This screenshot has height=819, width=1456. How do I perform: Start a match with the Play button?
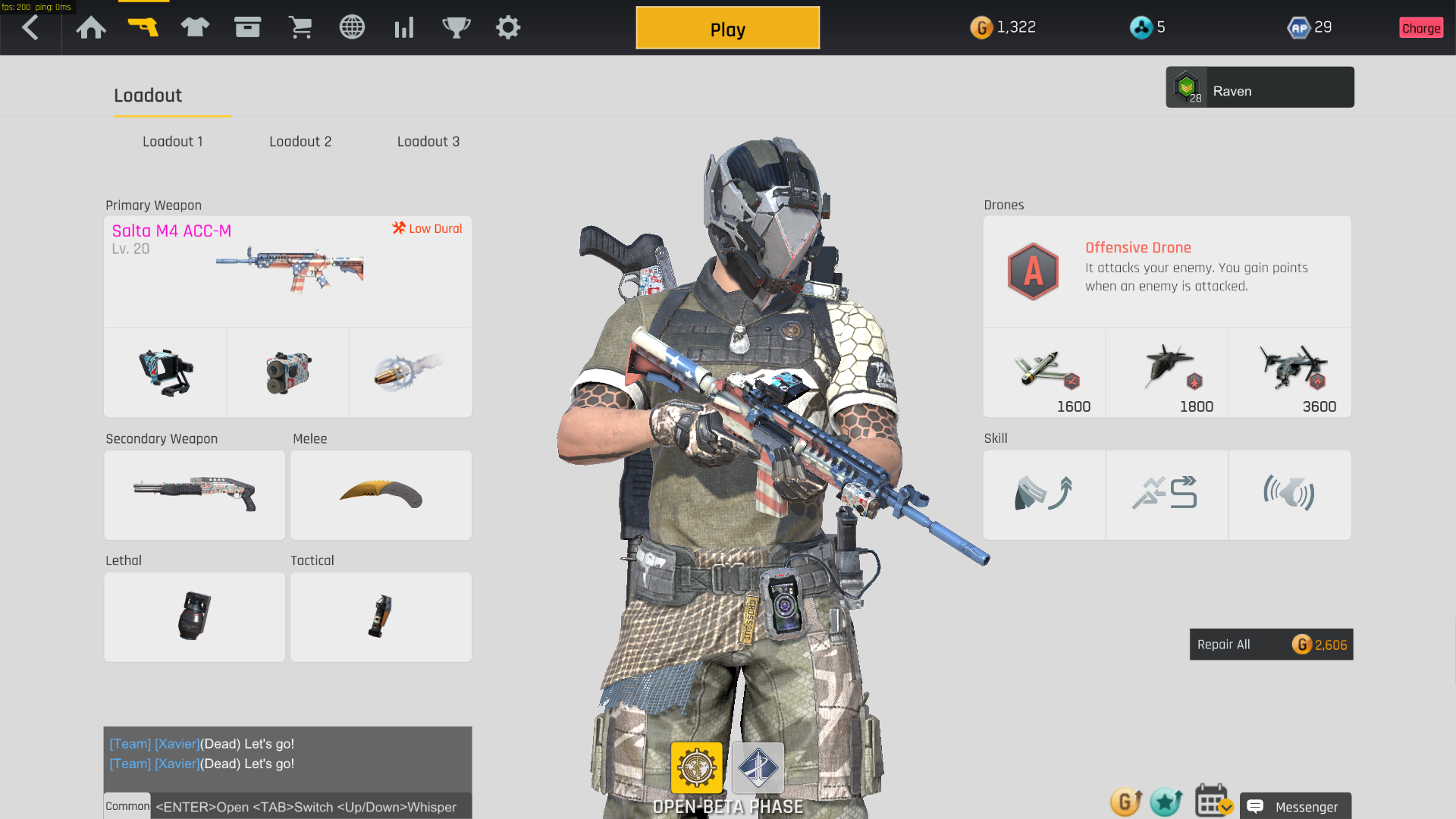[727, 29]
